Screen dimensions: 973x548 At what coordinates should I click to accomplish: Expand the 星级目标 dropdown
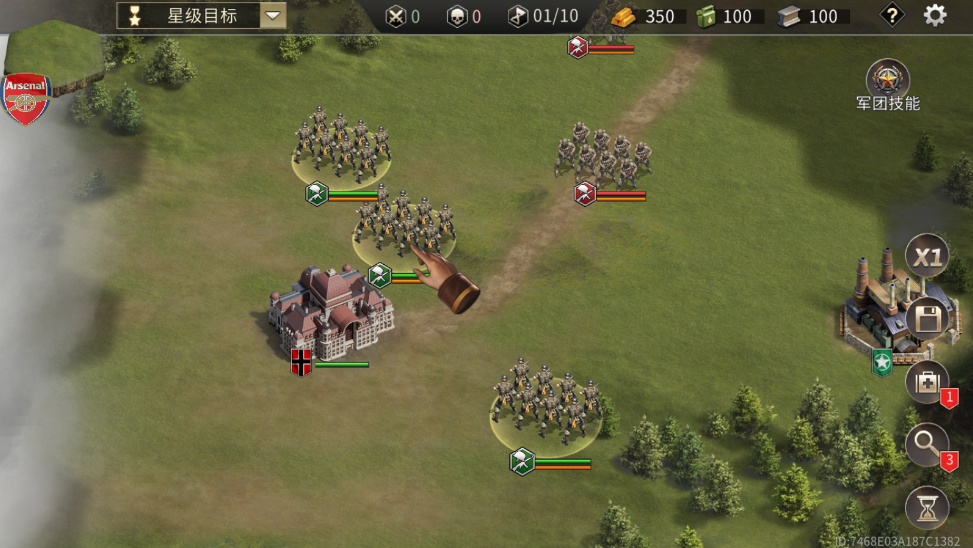273,15
